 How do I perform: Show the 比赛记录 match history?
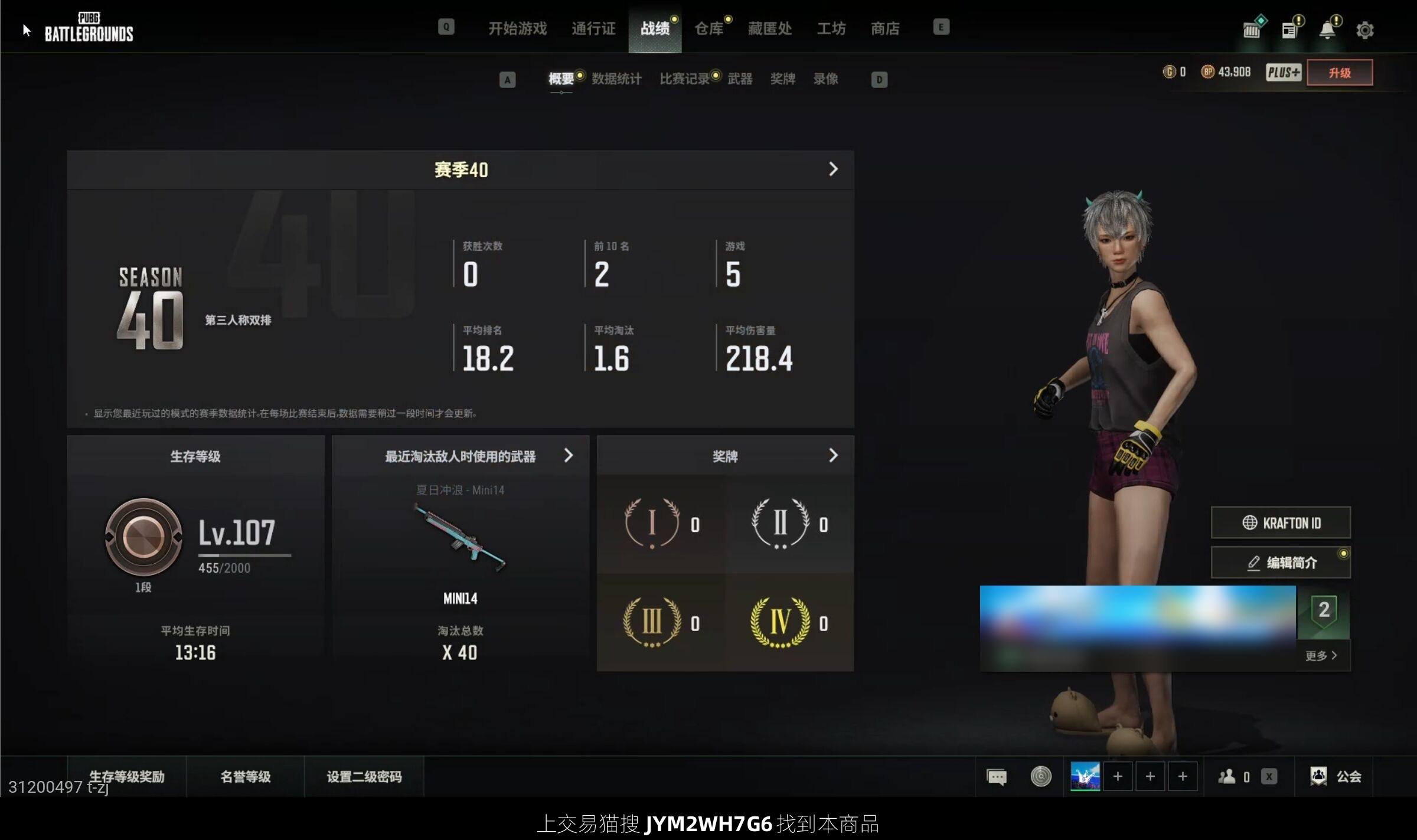click(x=684, y=79)
